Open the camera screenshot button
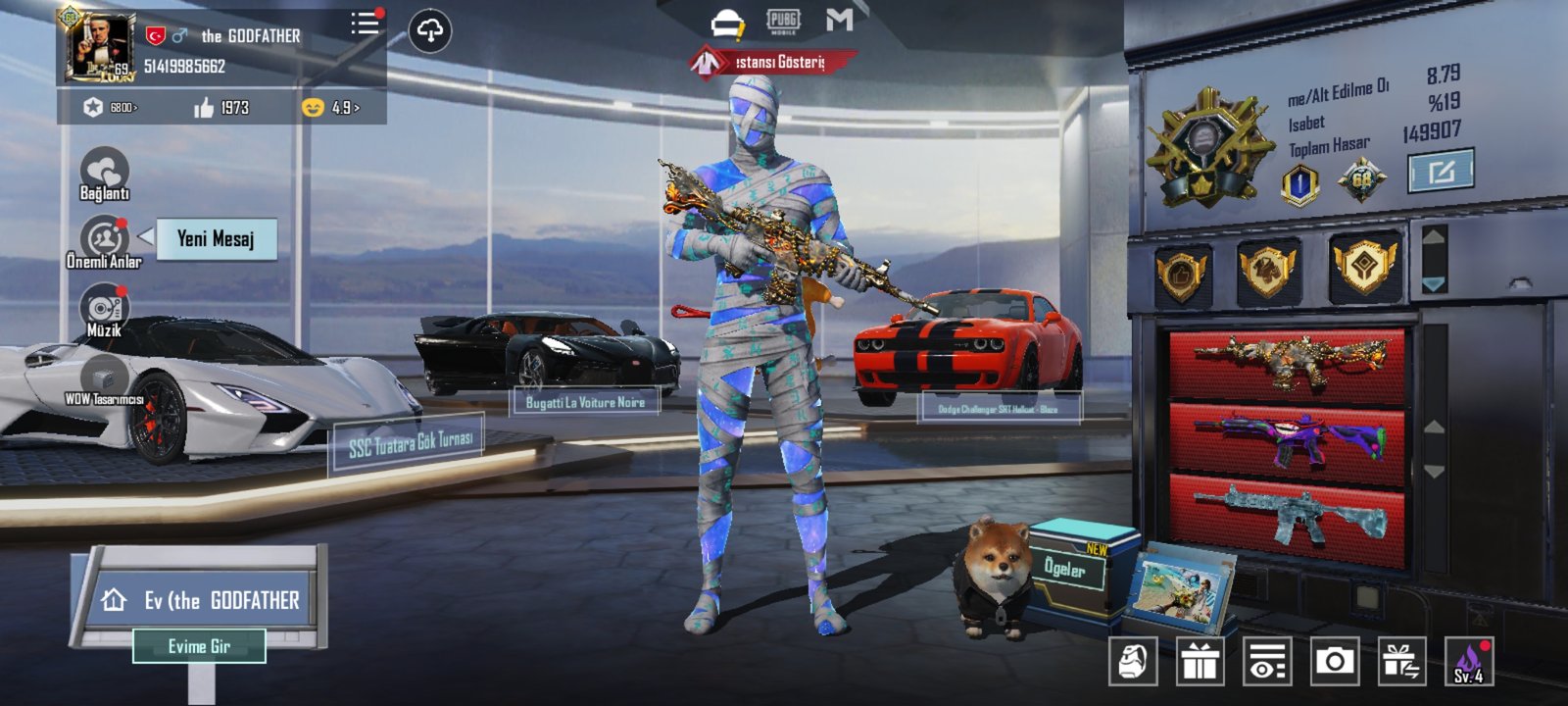Screen dimensions: 1568x706 1334,662
